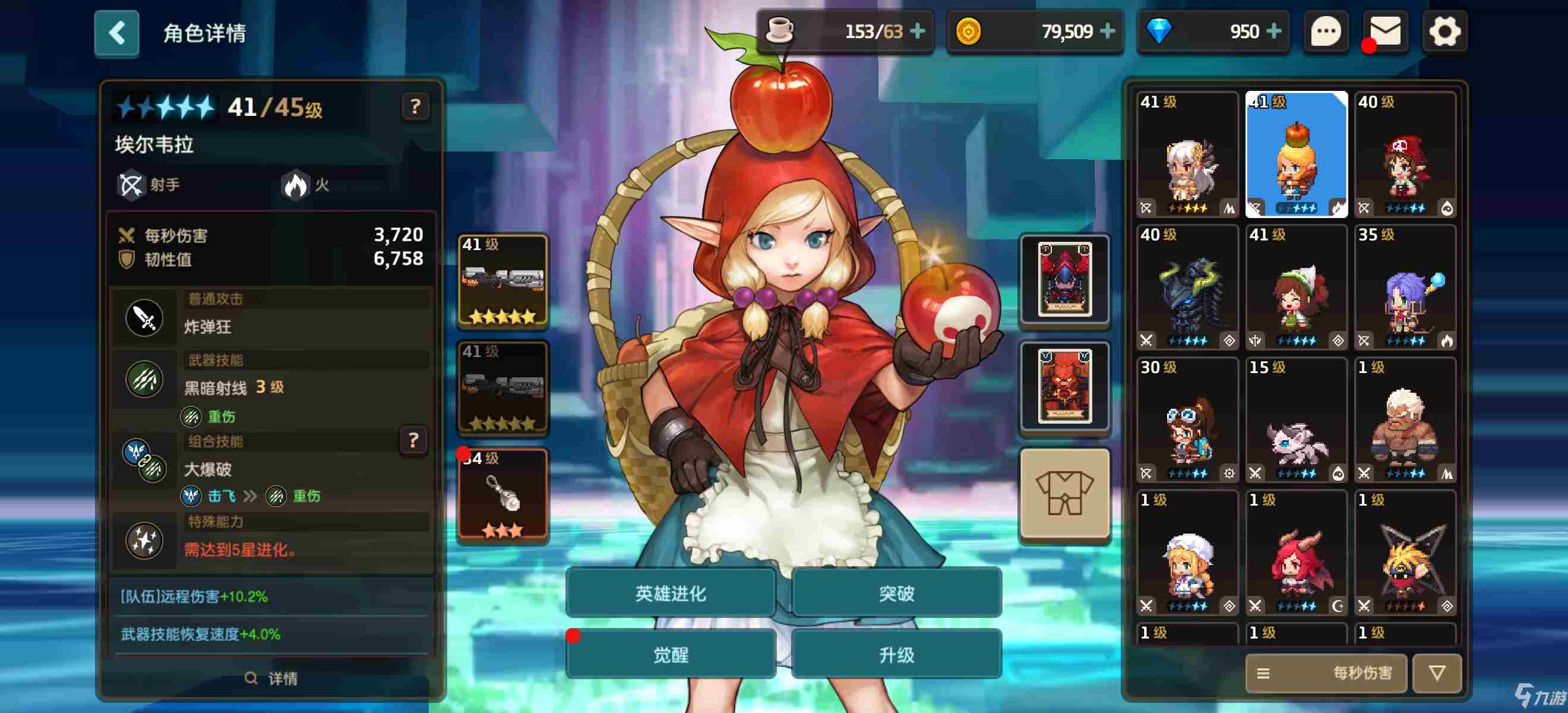
Task: Select the level 34 accessory slot
Action: pos(502,494)
